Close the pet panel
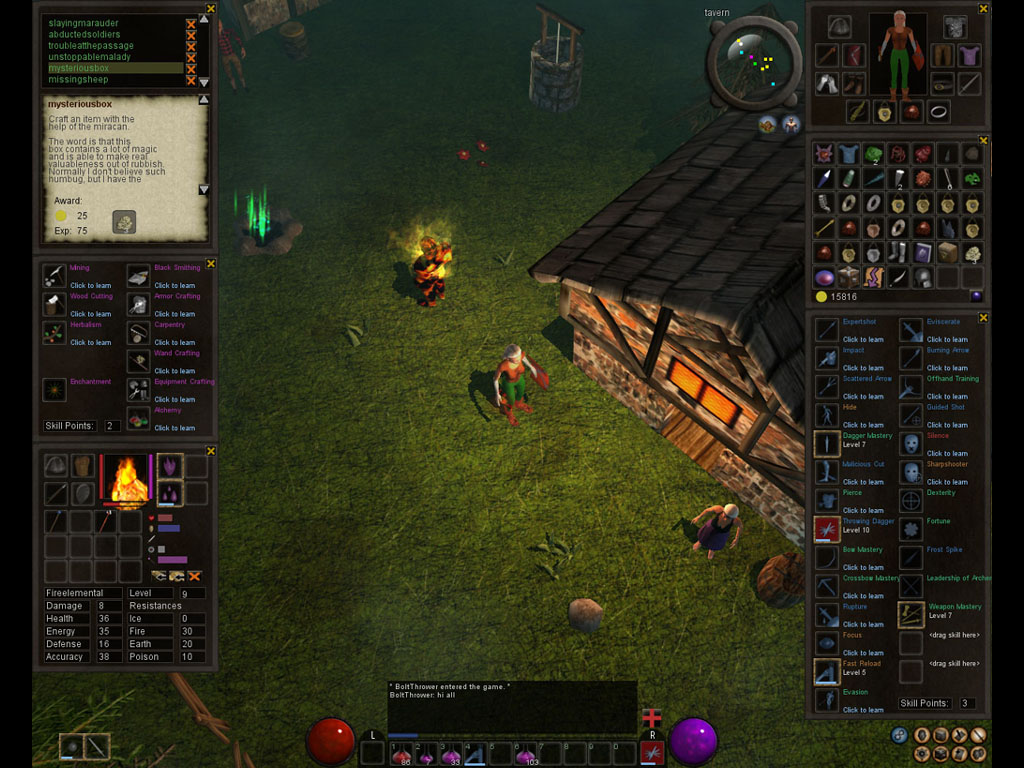Screen dimensions: 1024x768 (x=211, y=451)
